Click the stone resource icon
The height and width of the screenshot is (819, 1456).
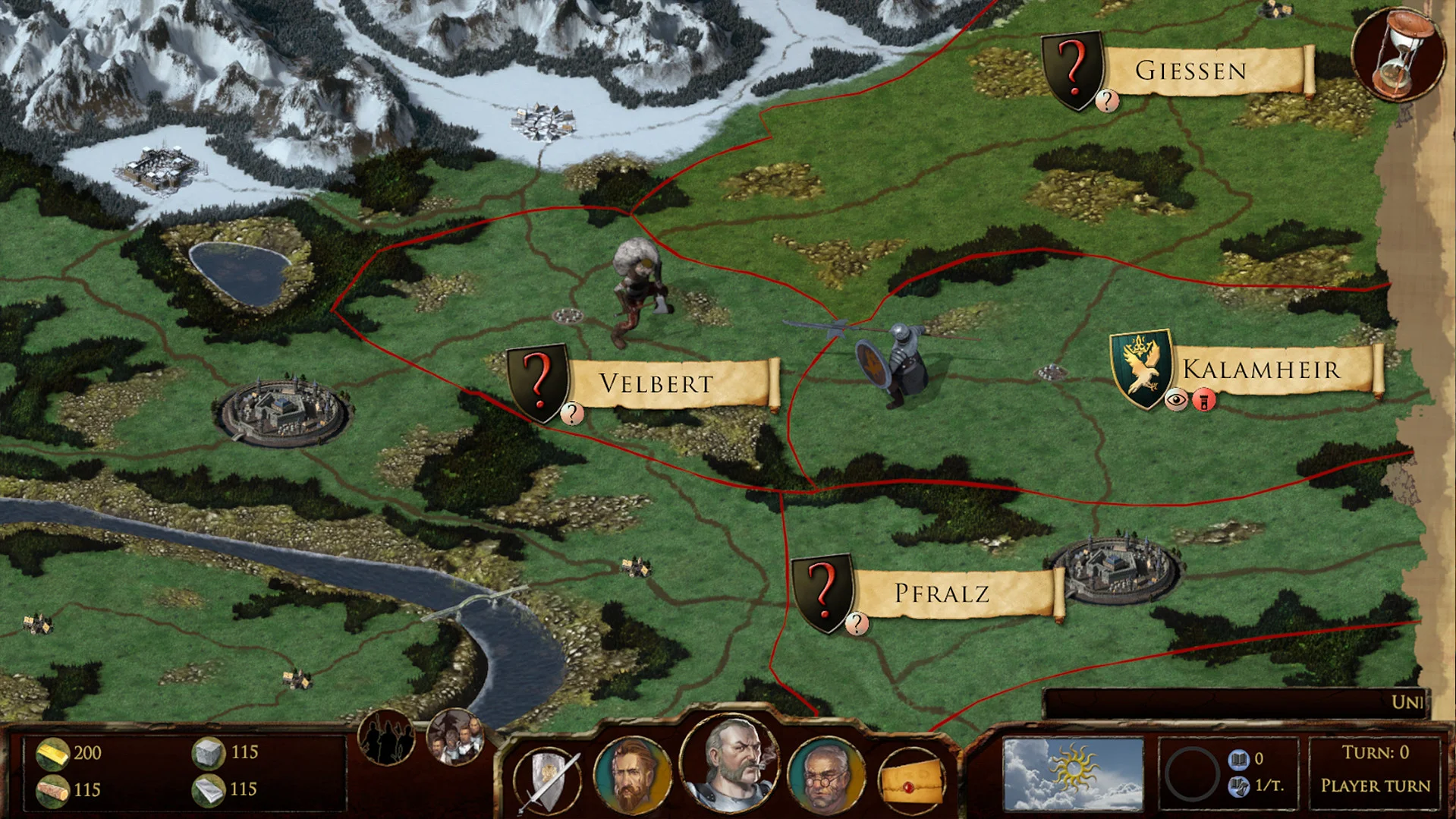206,754
